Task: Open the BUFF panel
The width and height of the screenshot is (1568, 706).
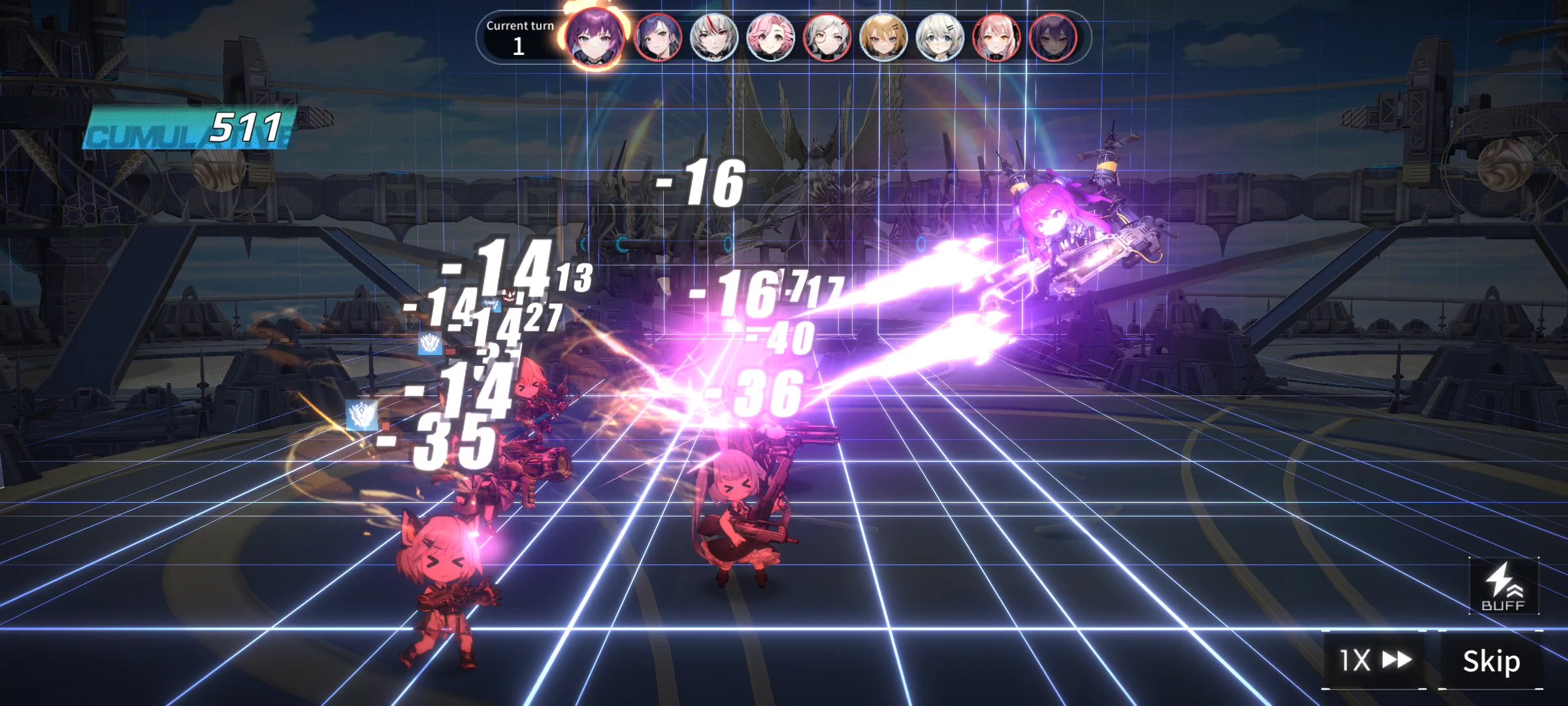Action: [1503, 587]
